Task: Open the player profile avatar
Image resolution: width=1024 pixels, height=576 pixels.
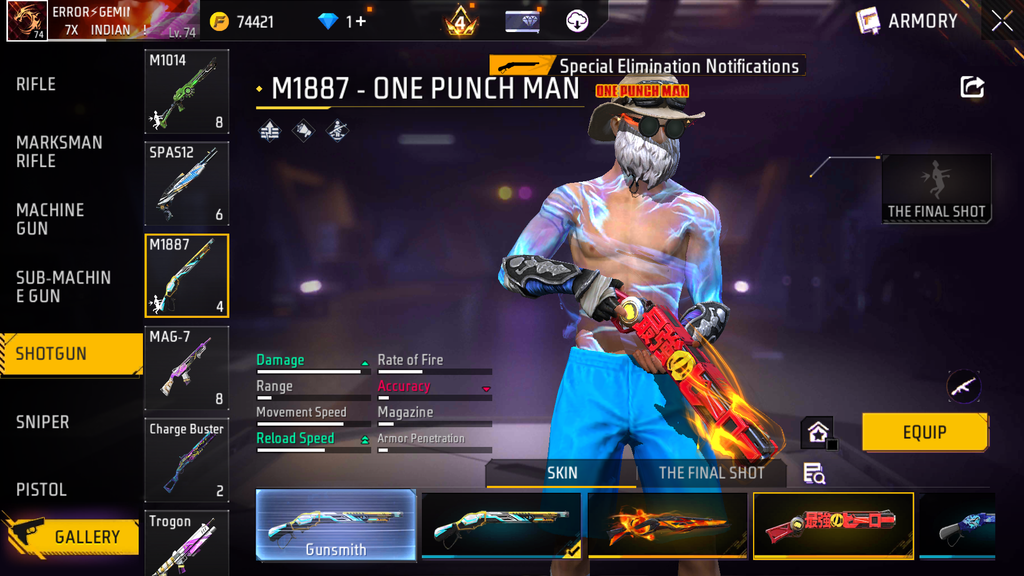Action: pos(27,21)
